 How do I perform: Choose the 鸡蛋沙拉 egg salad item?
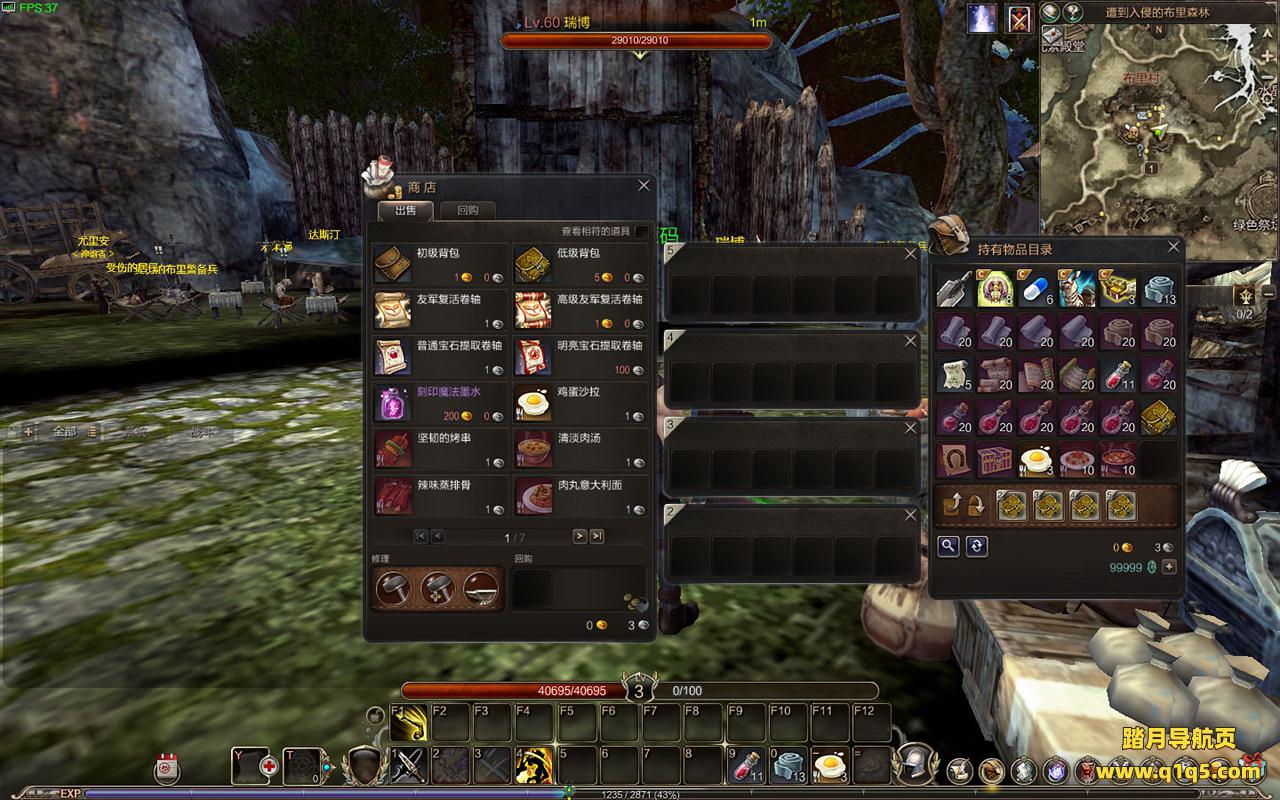(533, 403)
